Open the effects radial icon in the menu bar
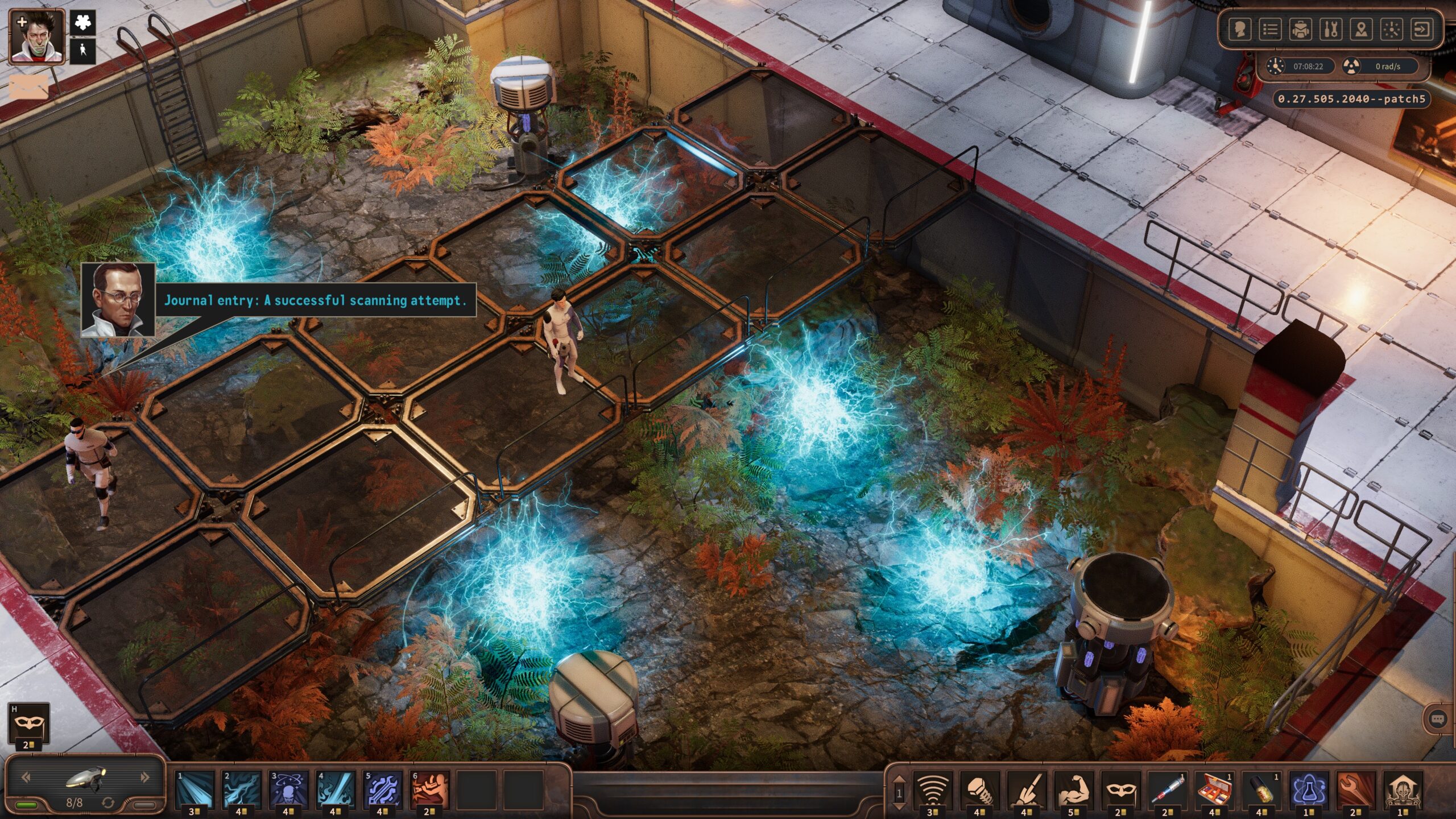 1392,29
